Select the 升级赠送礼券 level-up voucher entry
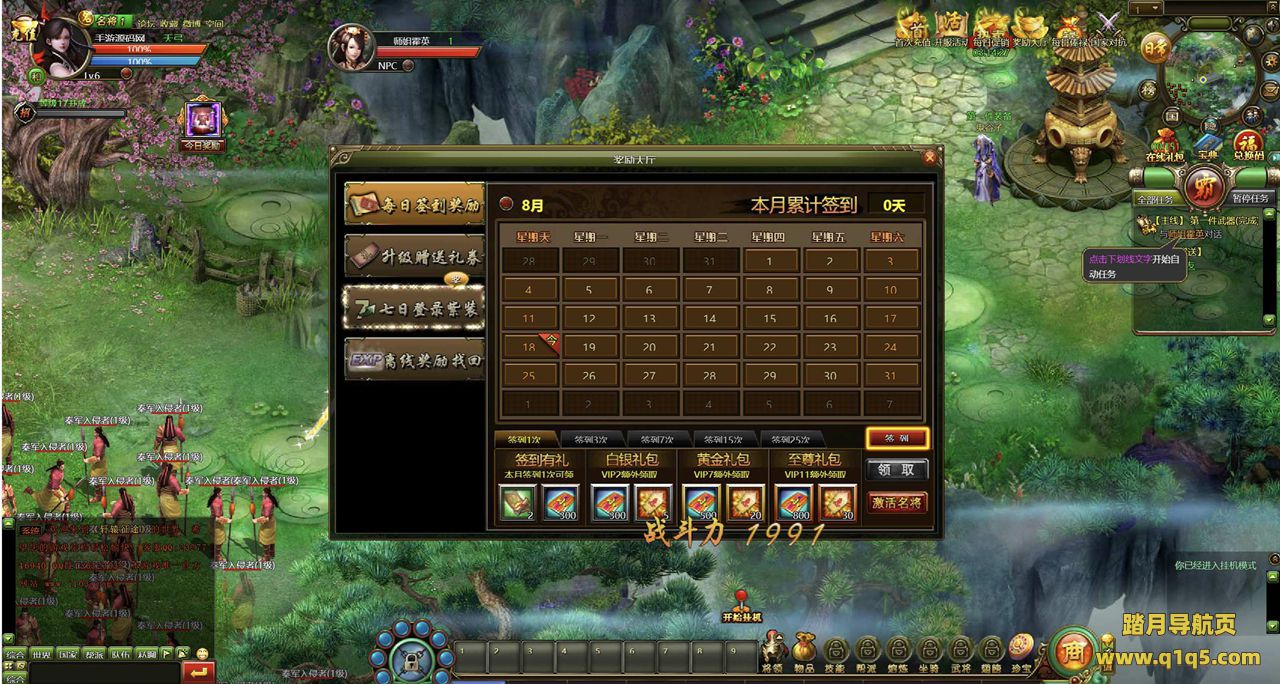 [x=414, y=256]
